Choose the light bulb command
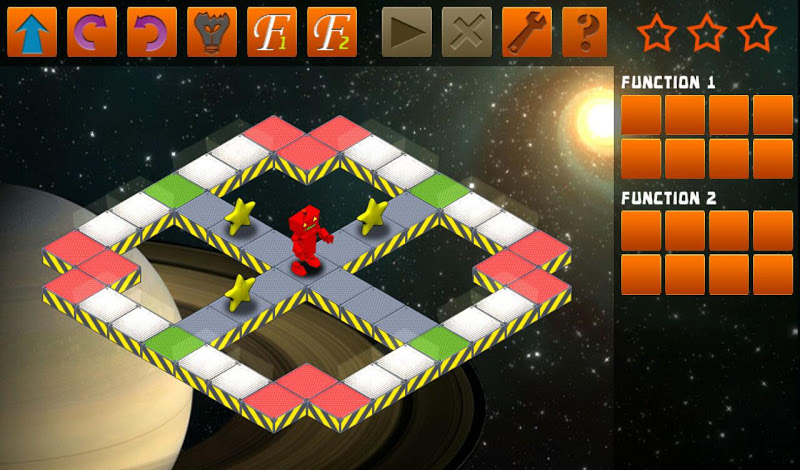This screenshot has height=470, width=800. coord(212,32)
